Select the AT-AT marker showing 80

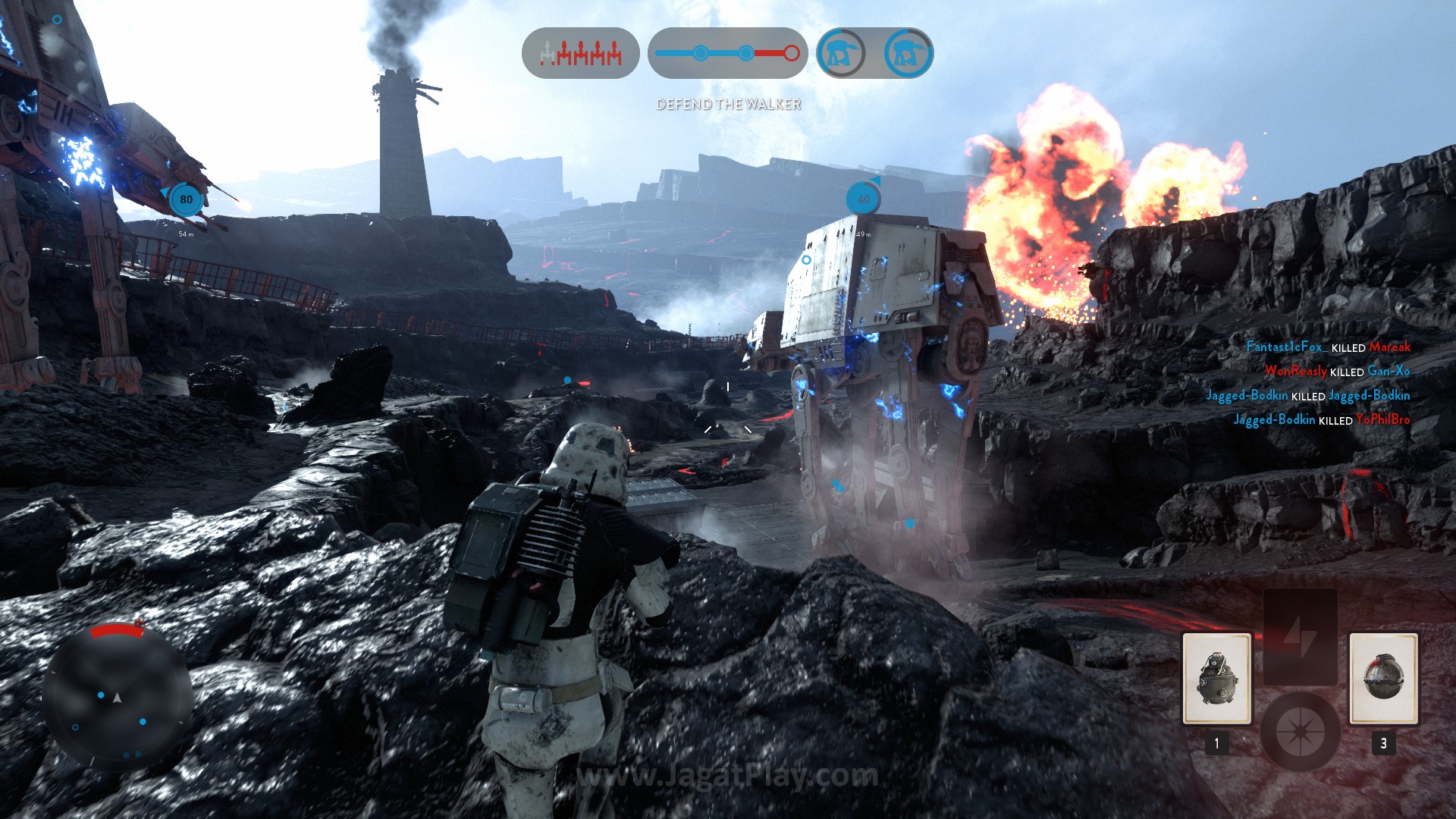coord(186,199)
